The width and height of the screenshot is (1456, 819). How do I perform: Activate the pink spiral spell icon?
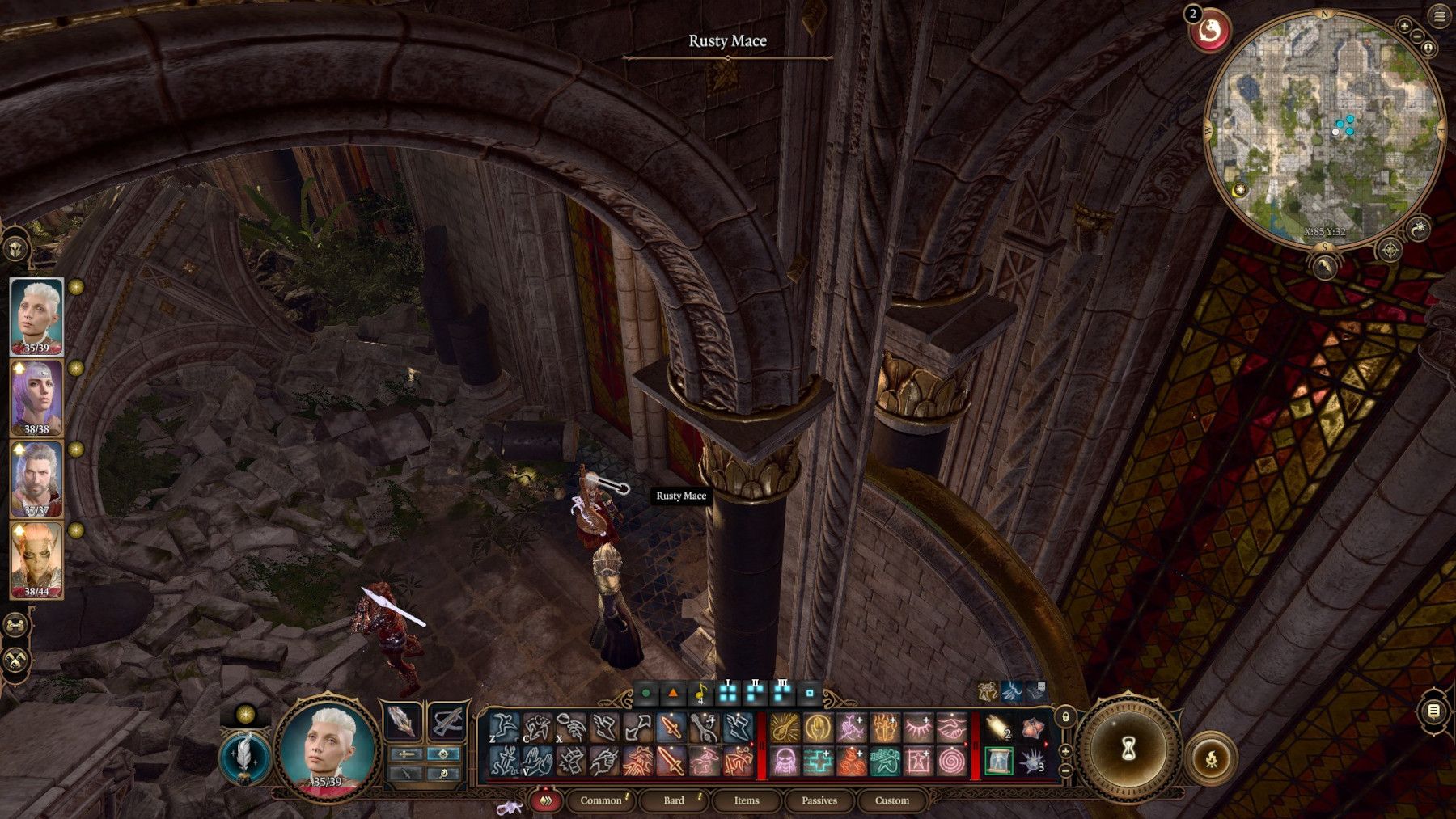coord(952,762)
